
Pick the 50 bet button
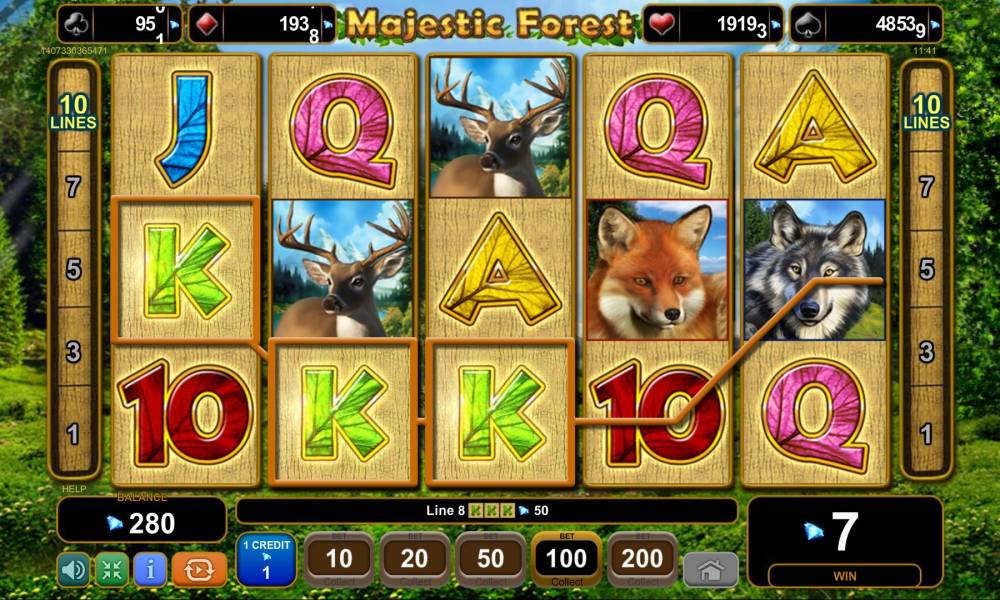[x=491, y=560]
